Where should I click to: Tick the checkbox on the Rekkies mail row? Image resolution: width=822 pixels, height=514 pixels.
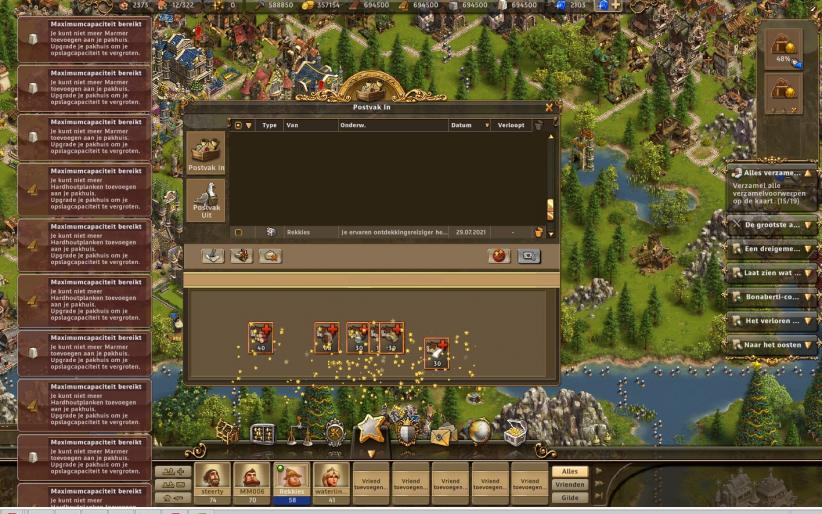point(237,232)
